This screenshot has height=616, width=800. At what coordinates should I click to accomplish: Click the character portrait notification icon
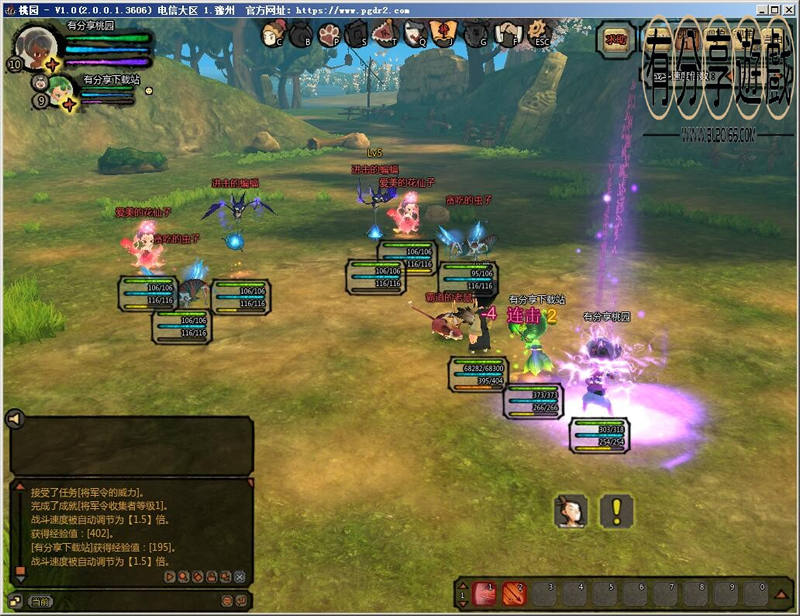570,511
